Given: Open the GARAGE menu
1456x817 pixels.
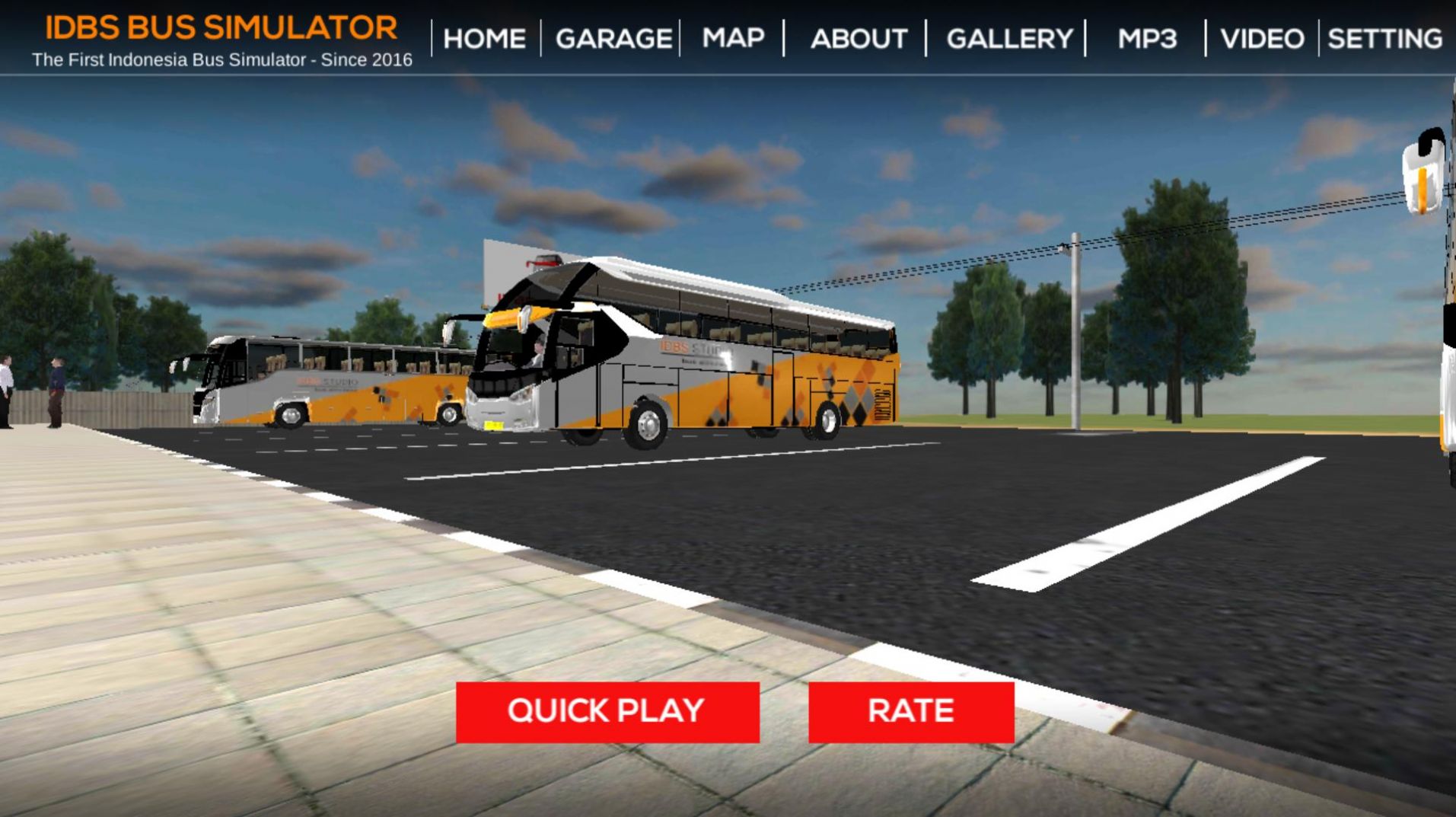Looking at the screenshot, I should pyautogui.click(x=613, y=38).
